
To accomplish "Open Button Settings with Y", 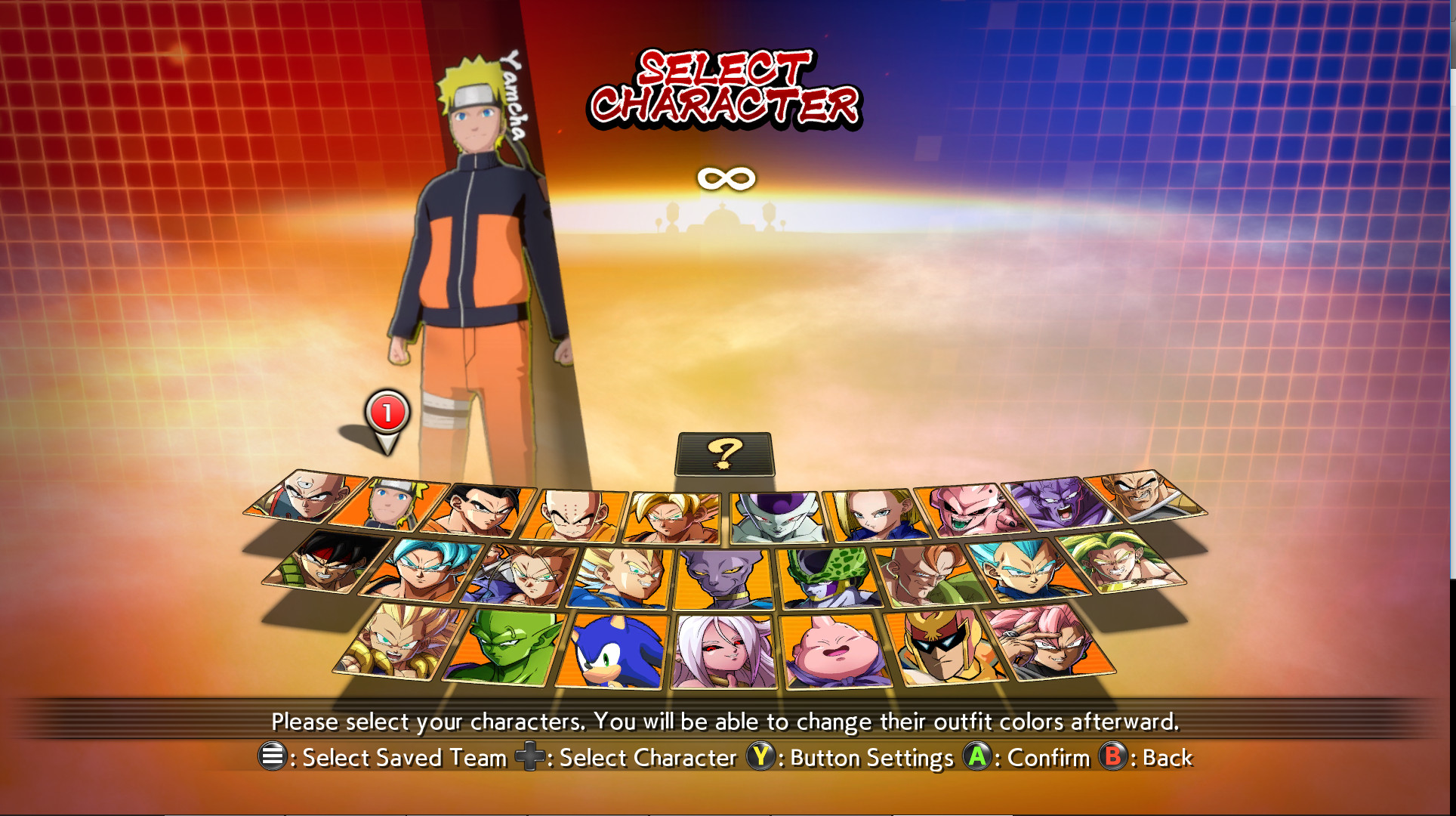I will (761, 756).
